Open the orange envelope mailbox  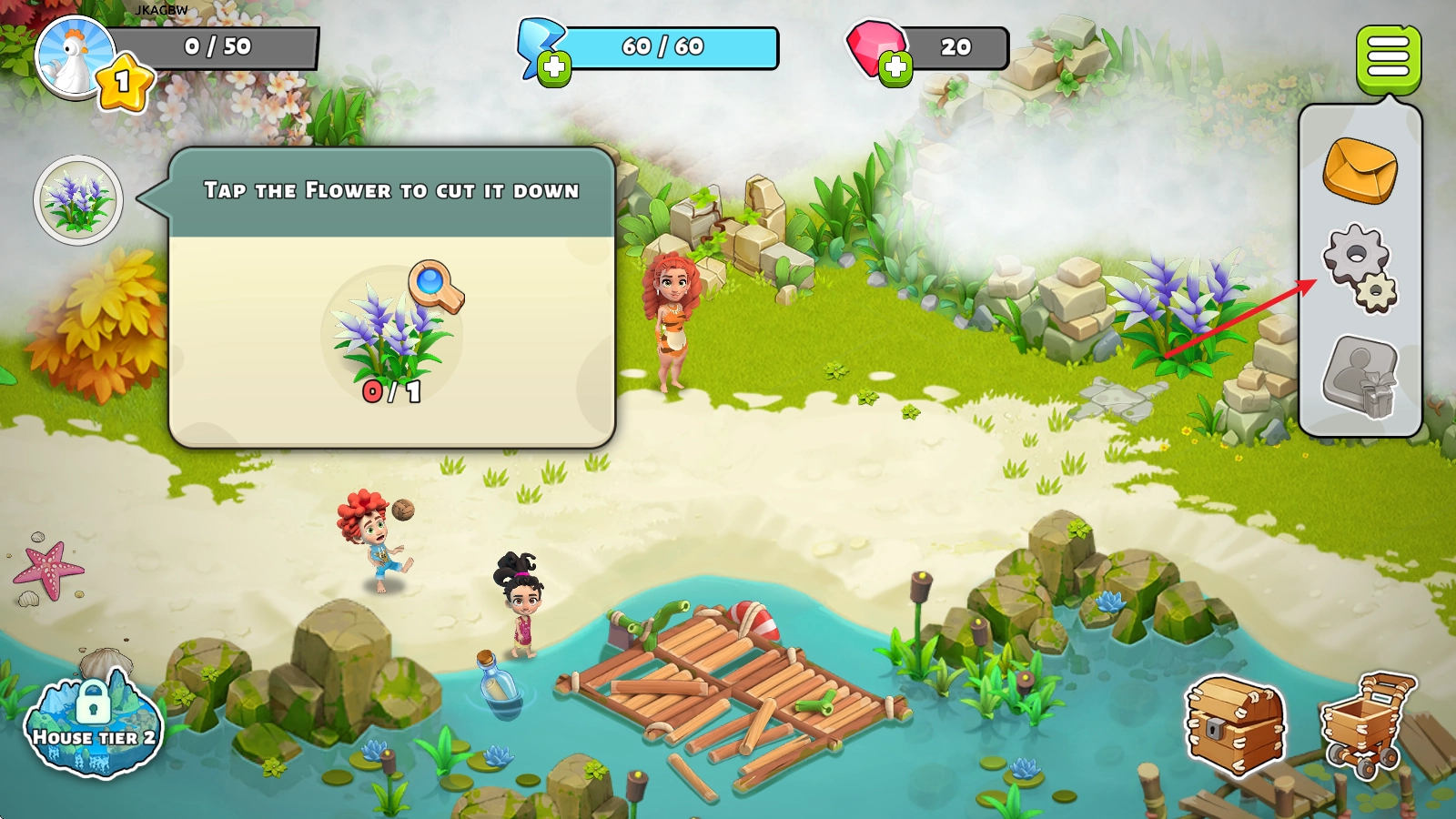click(1360, 170)
